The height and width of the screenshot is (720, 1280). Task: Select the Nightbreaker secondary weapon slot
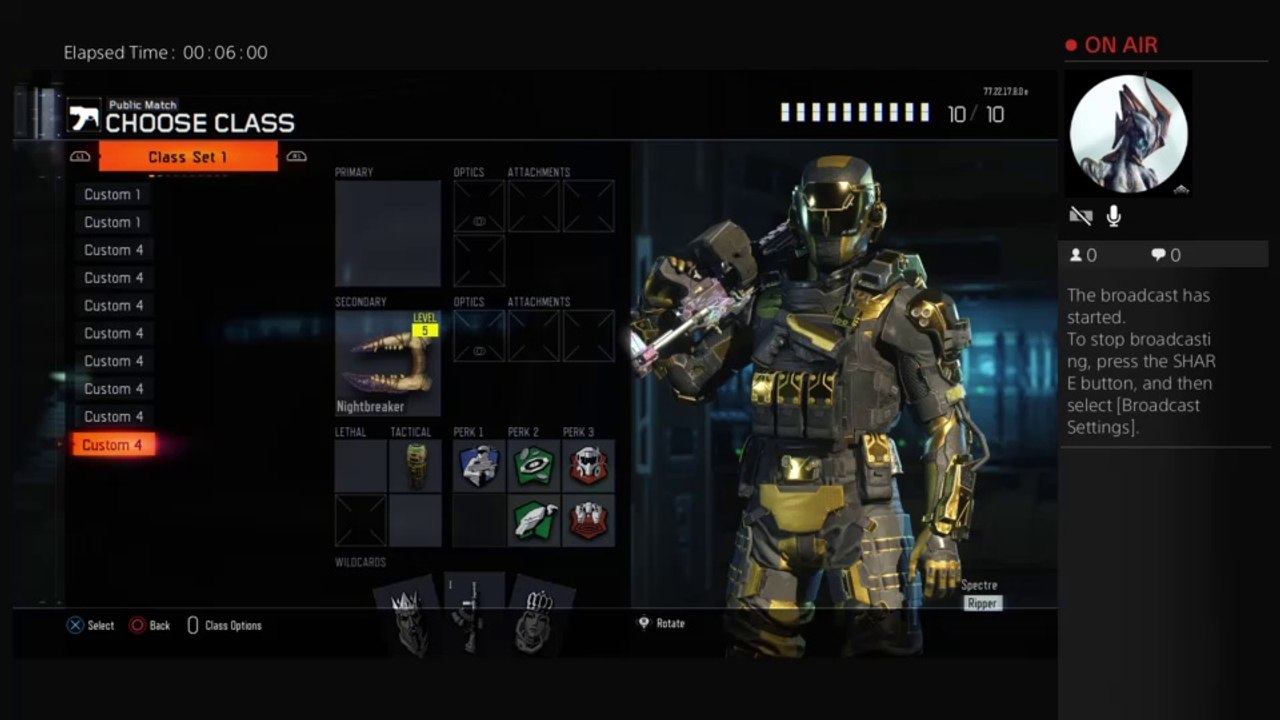[388, 362]
